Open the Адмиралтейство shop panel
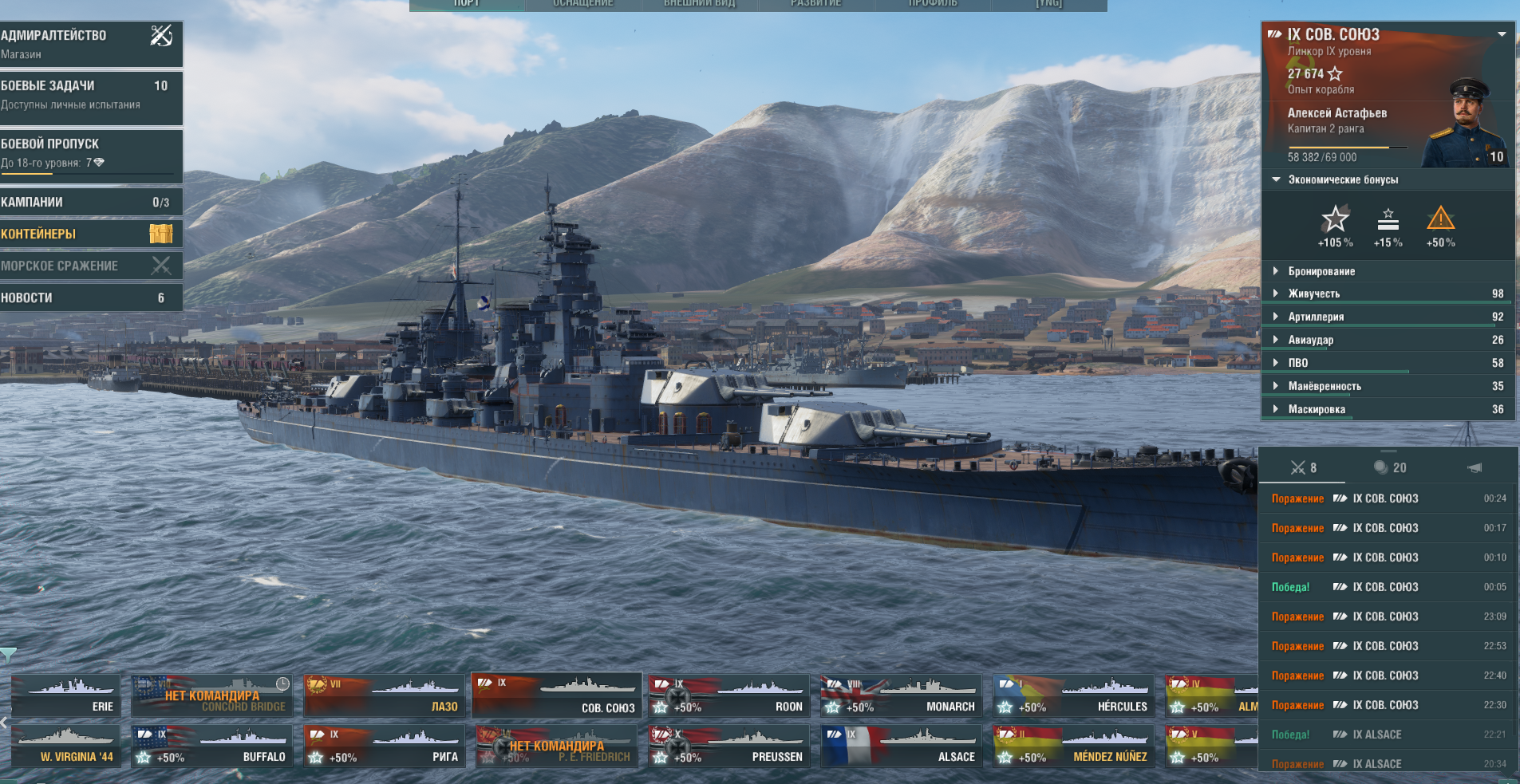Viewport: 1520px width, 784px height. (89, 44)
